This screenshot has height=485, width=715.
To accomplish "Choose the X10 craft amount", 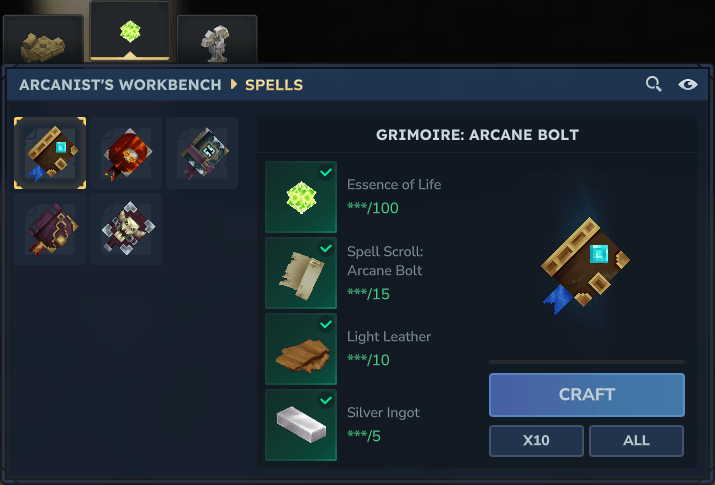I will pyautogui.click(x=536, y=440).
